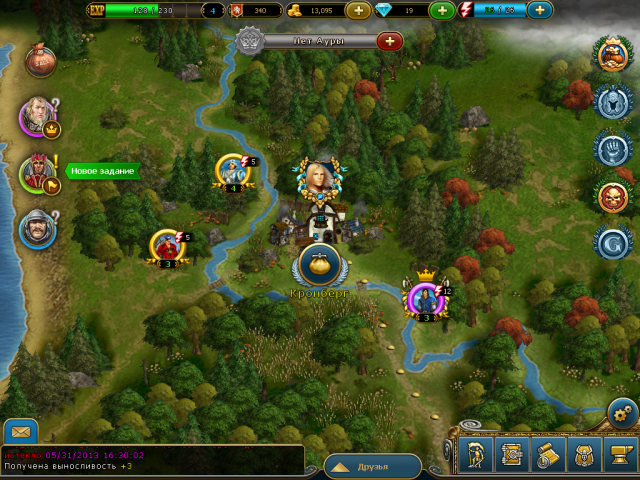Open the blond noble's quest portrait
640x480 pixels.
point(36,115)
